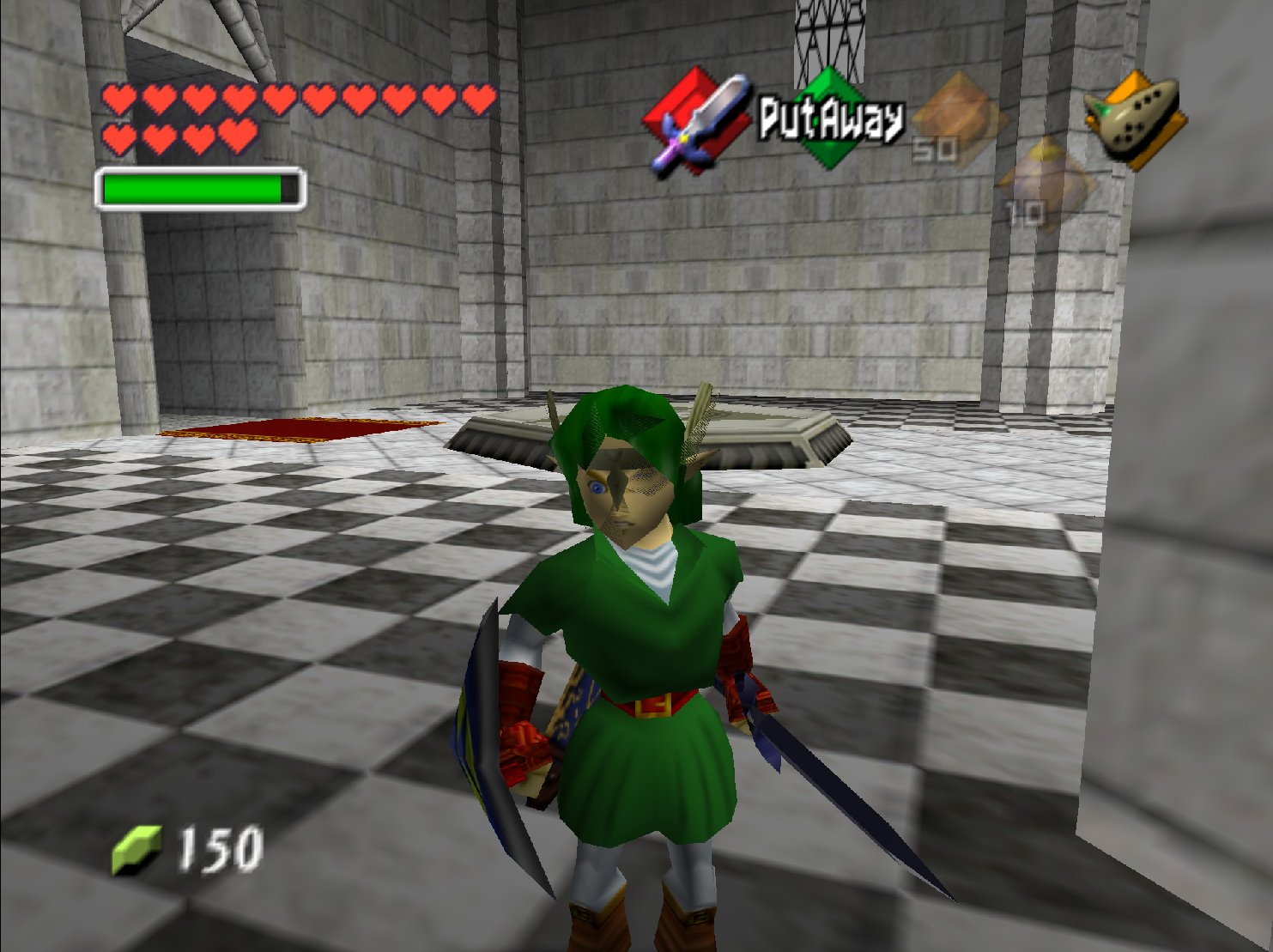The height and width of the screenshot is (952, 1273).
Task: Select the Master Sword icon
Action: (697, 123)
